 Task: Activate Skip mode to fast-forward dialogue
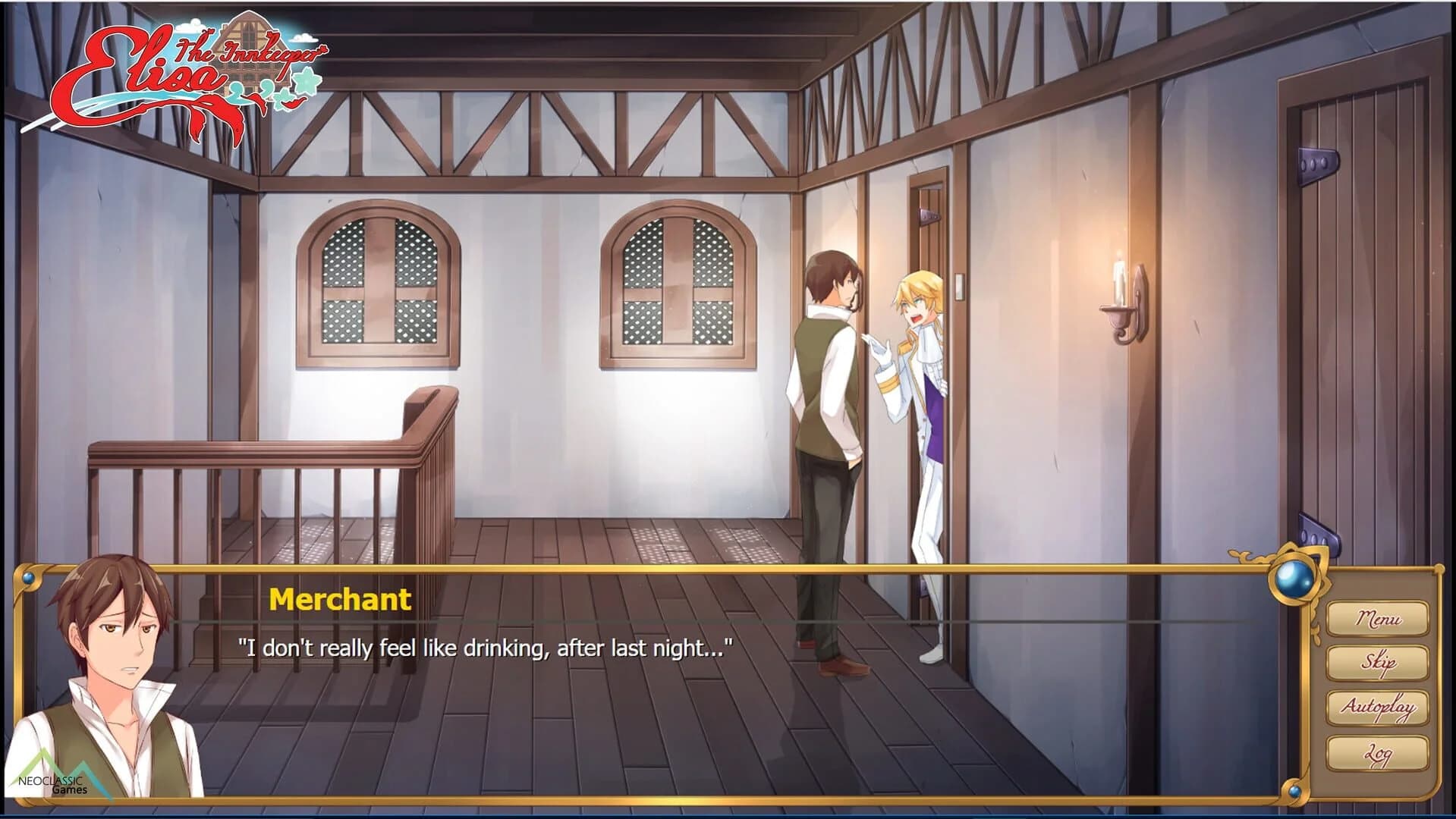(x=1378, y=661)
